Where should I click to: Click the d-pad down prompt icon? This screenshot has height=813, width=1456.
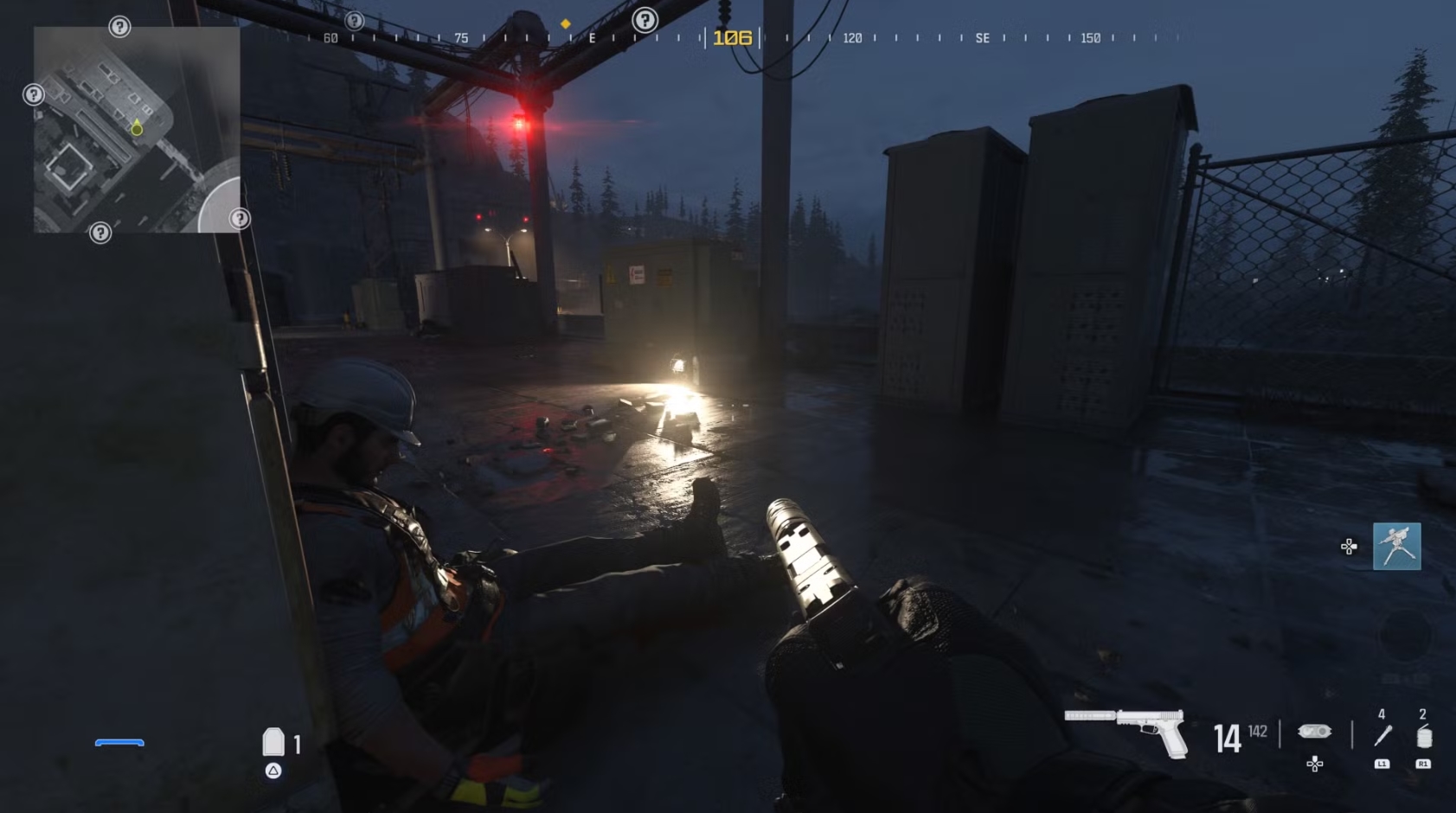(x=1314, y=764)
